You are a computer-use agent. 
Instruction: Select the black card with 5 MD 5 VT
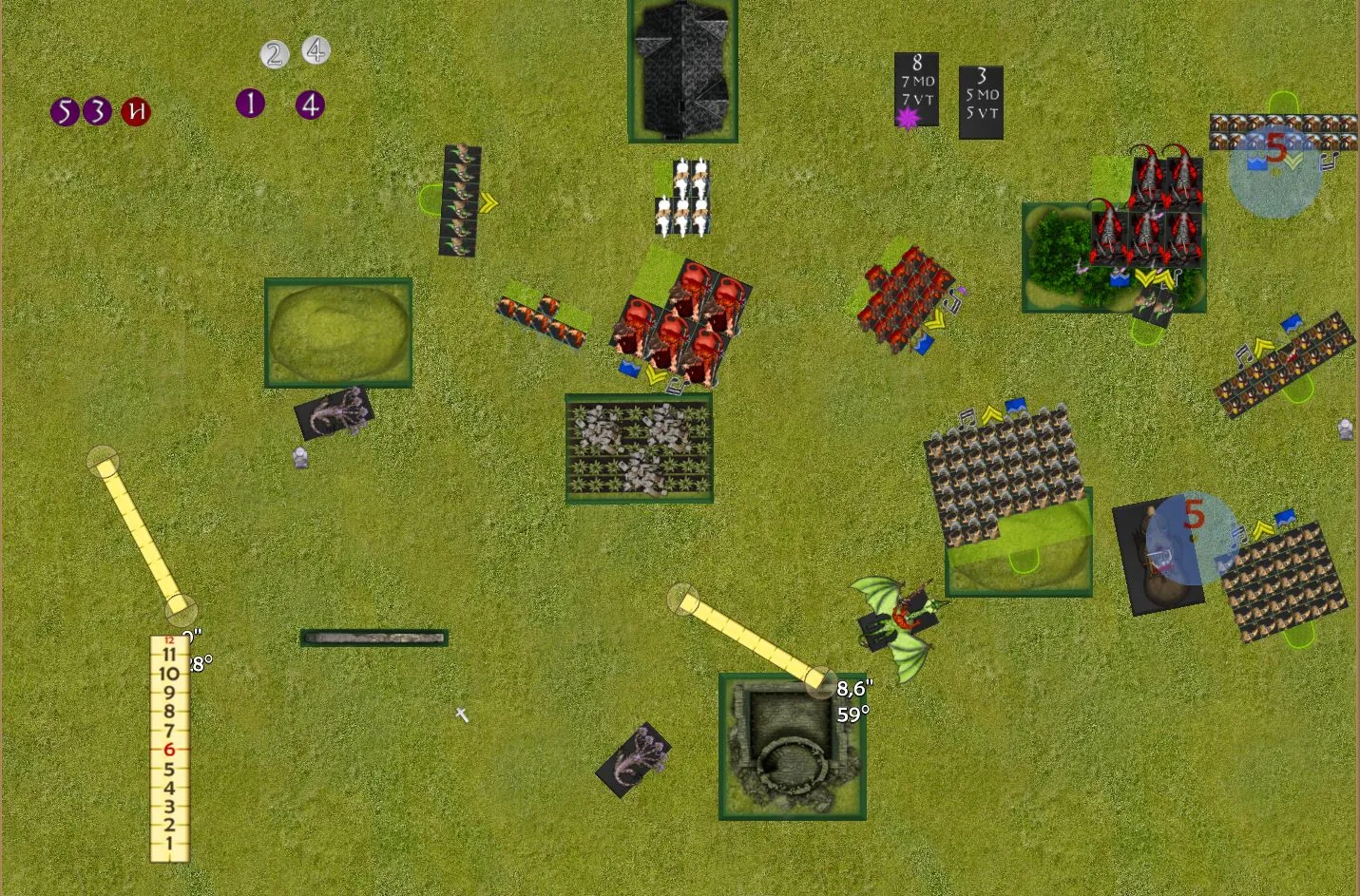[x=981, y=103]
